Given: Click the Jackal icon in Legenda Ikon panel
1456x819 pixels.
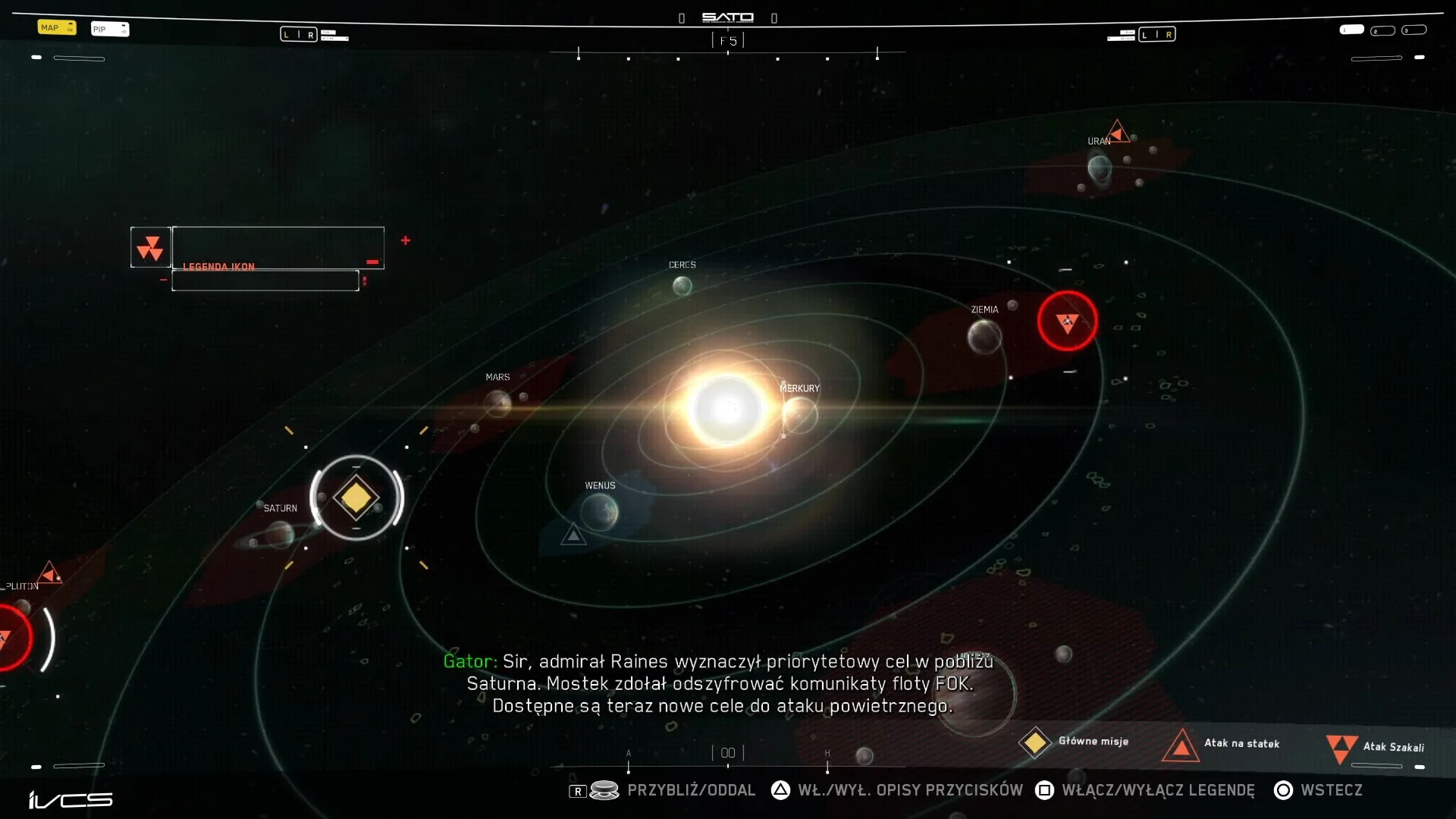Looking at the screenshot, I should [150, 247].
